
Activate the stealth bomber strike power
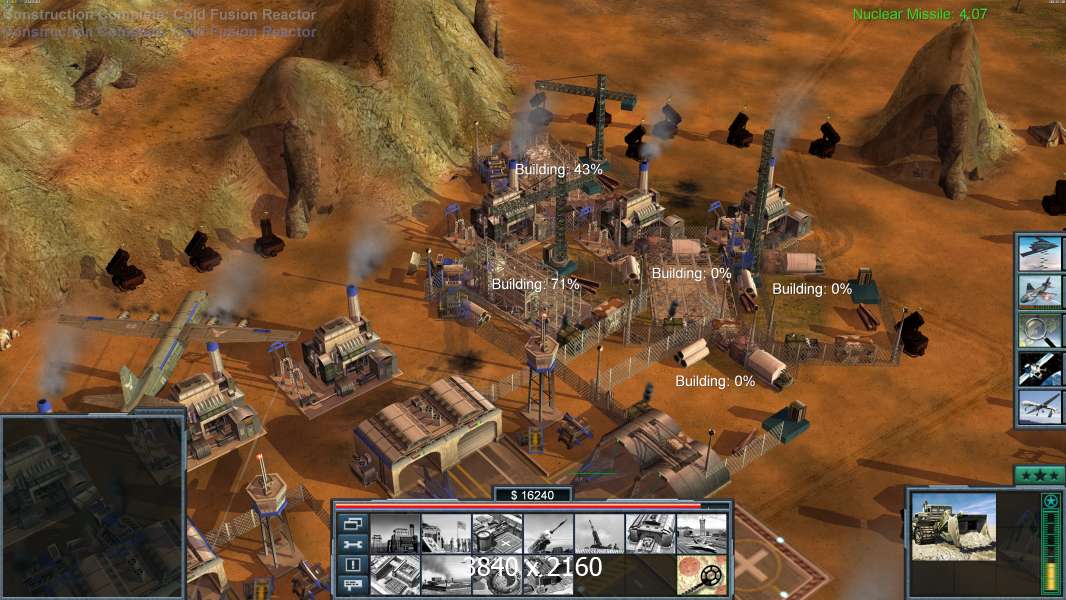point(1039,252)
